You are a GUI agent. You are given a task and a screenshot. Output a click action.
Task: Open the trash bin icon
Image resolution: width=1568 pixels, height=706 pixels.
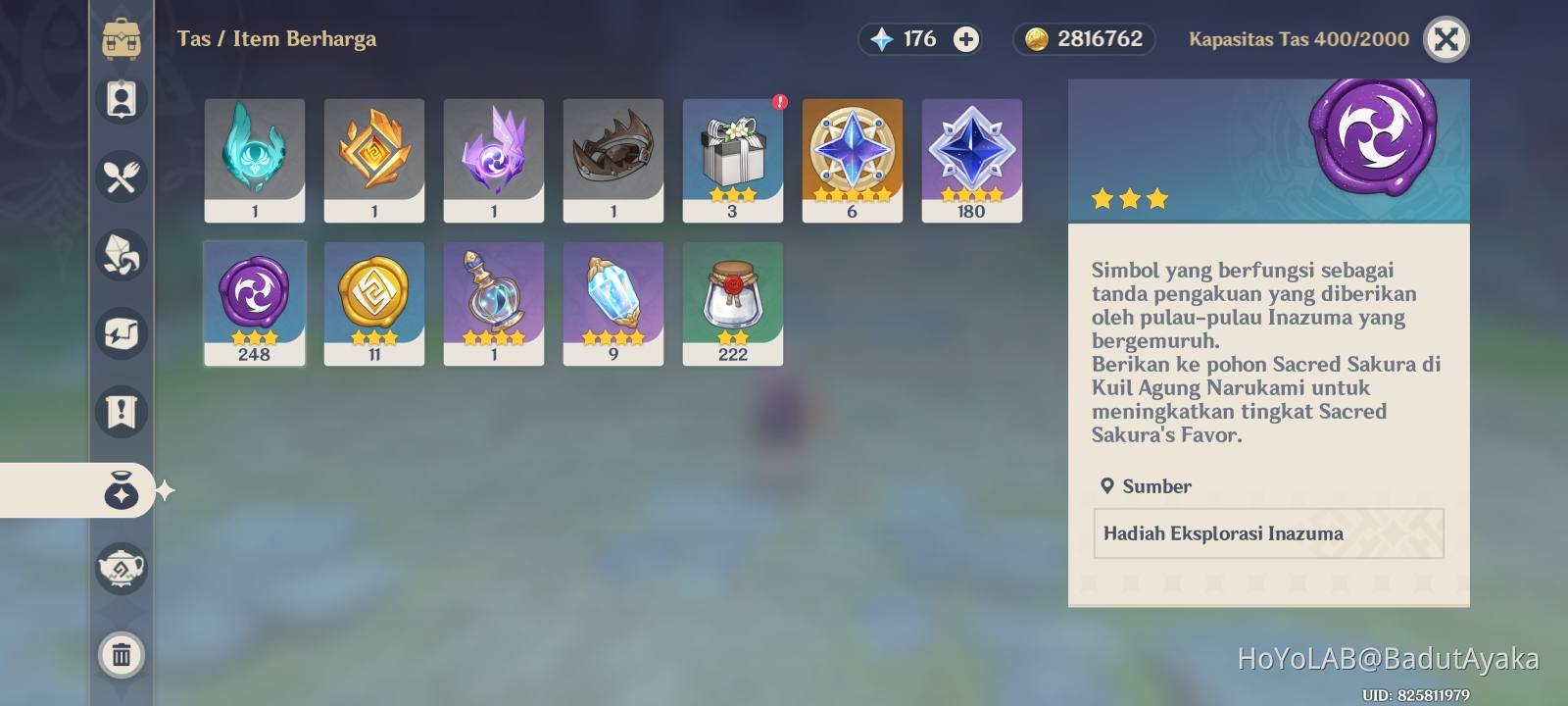[x=121, y=656]
